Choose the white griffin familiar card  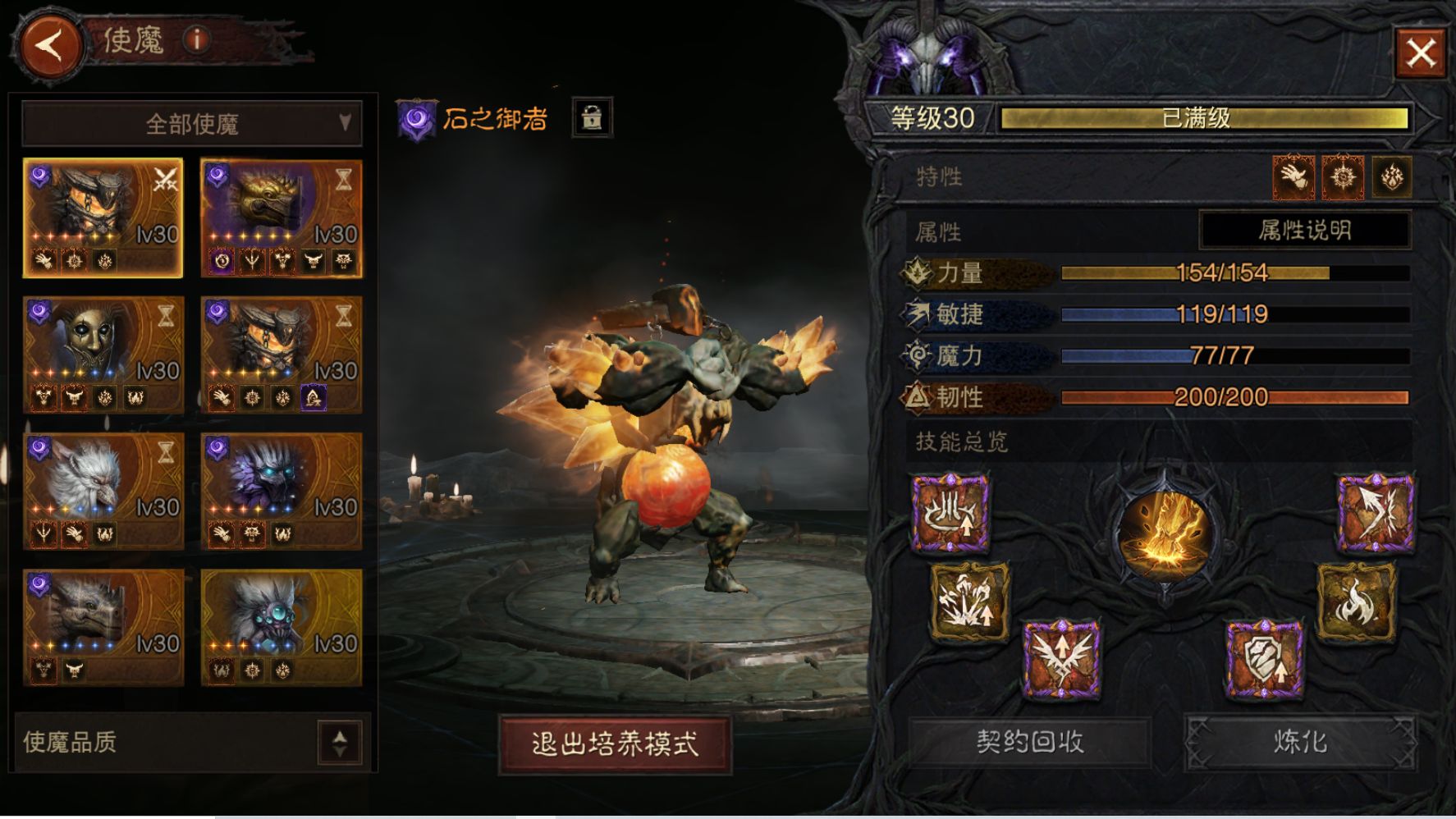pyautogui.click(x=103, y=491)
